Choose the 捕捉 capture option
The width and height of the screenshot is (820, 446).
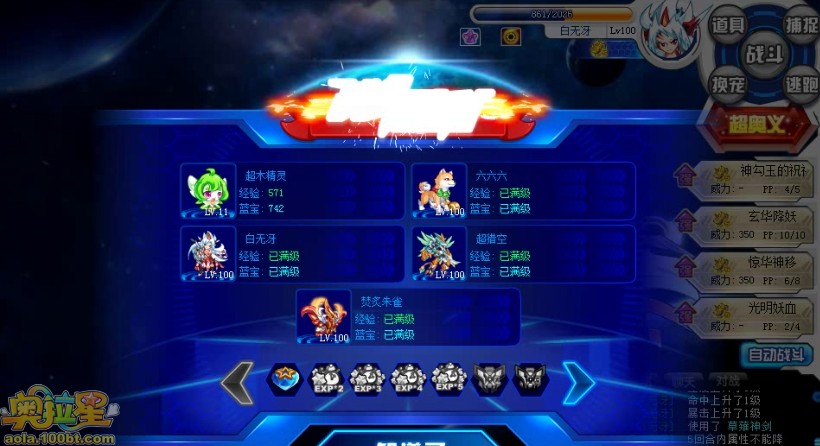(801, 25)
